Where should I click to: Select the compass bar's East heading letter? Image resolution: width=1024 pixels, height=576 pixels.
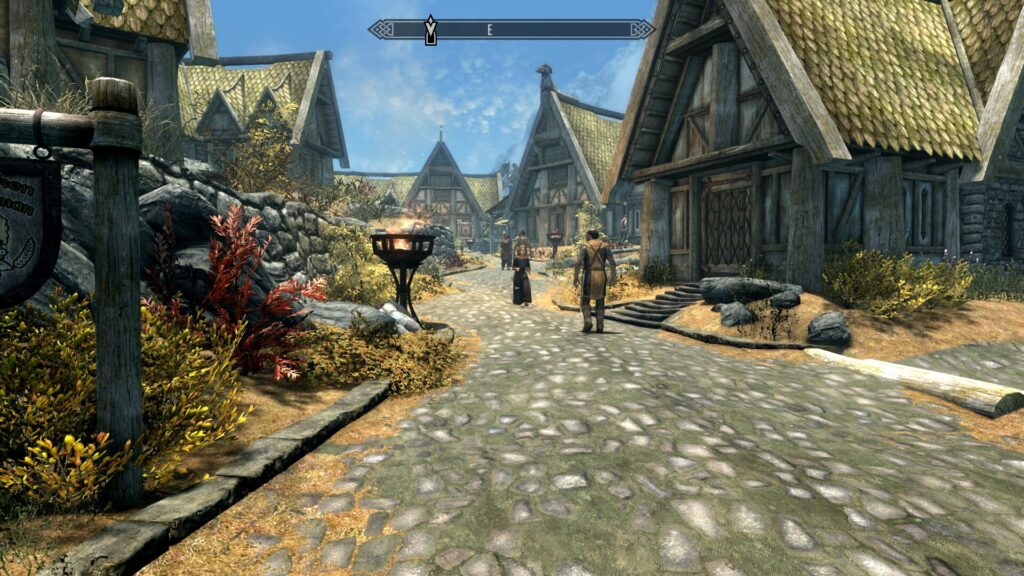[x=490, y=30]
